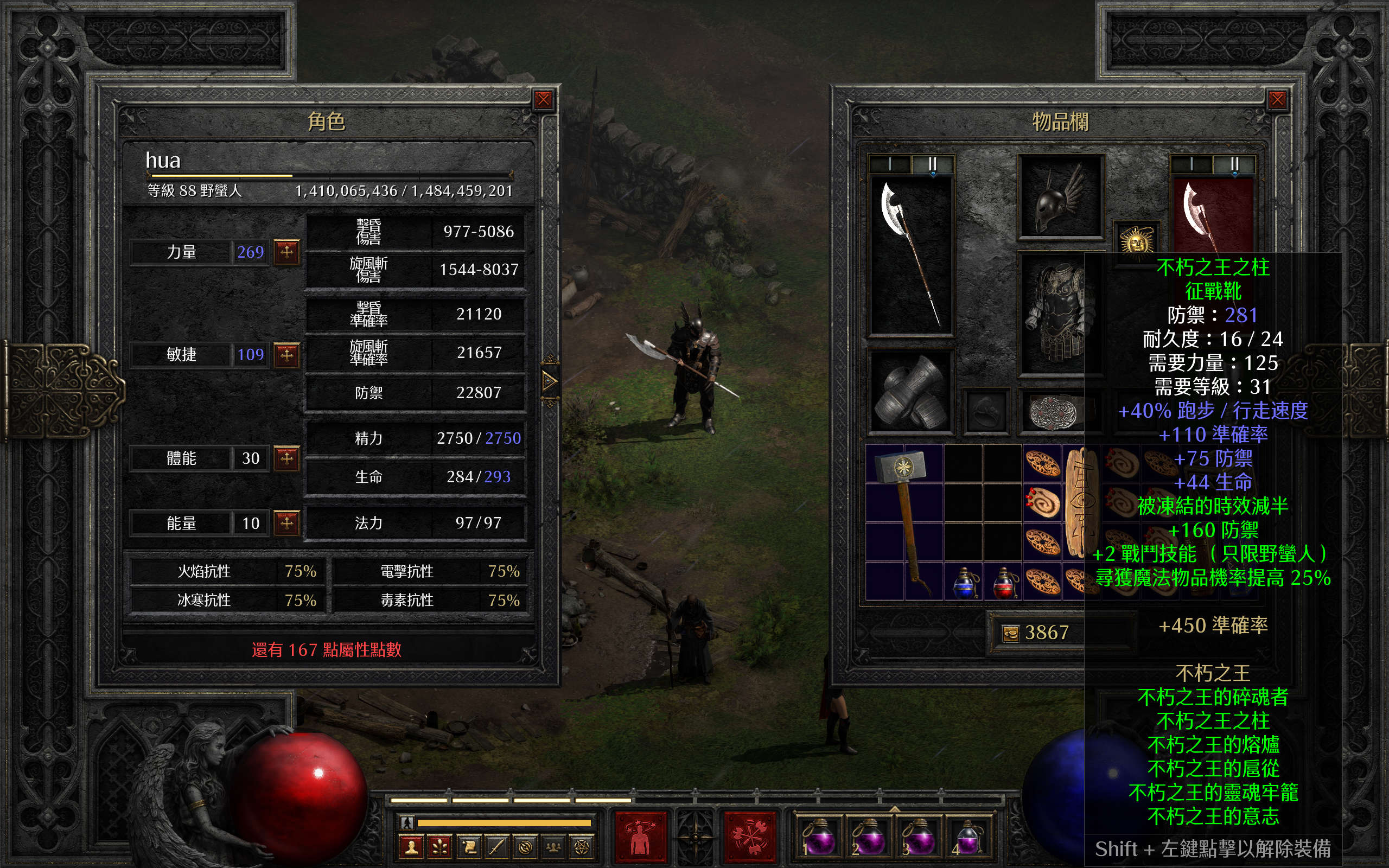This screenshot has height=868, width=1389.
Task: Close the character (角色) panel
Action: click(543, 100)
